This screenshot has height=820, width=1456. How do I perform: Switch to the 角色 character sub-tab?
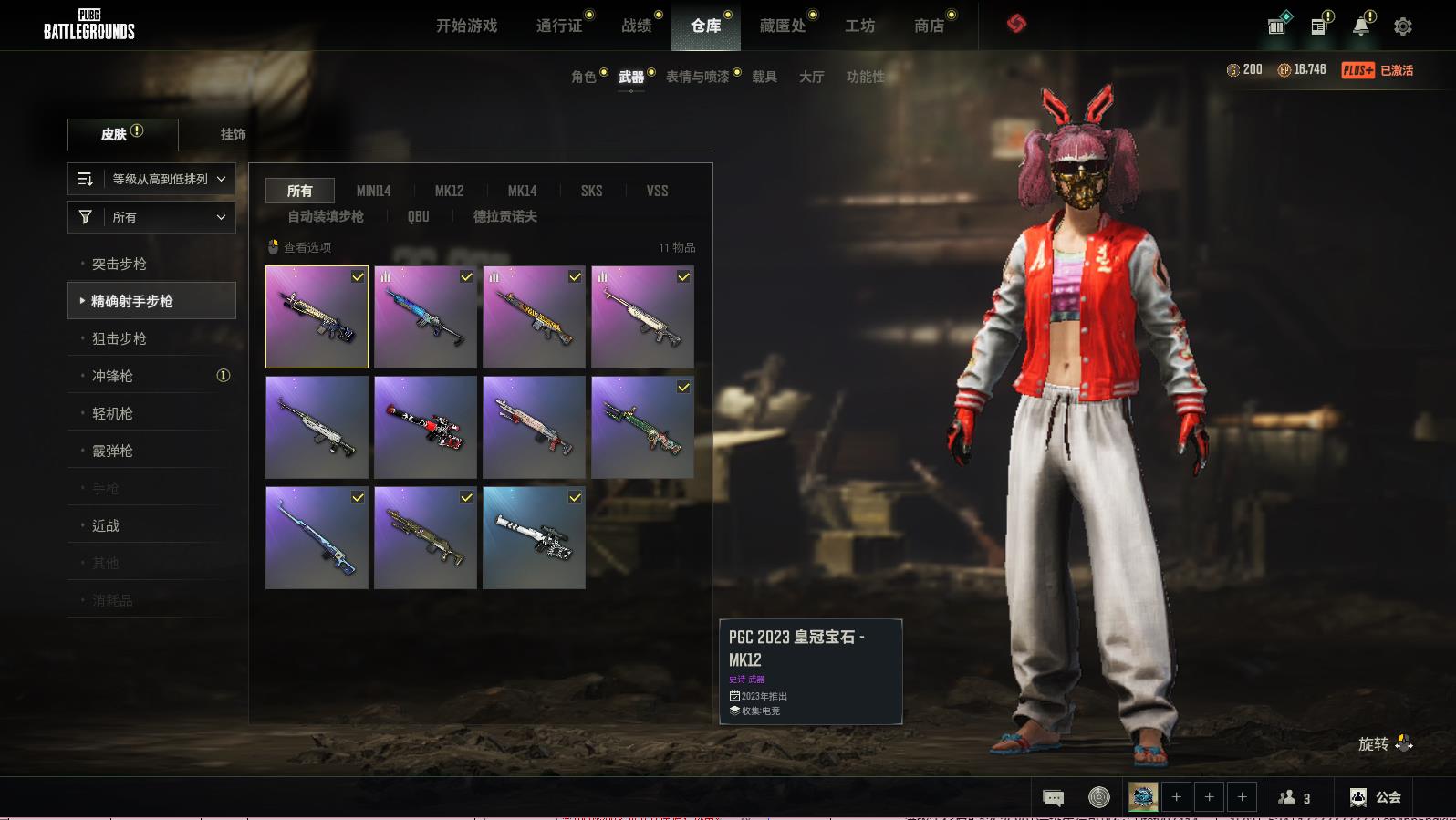583,77
